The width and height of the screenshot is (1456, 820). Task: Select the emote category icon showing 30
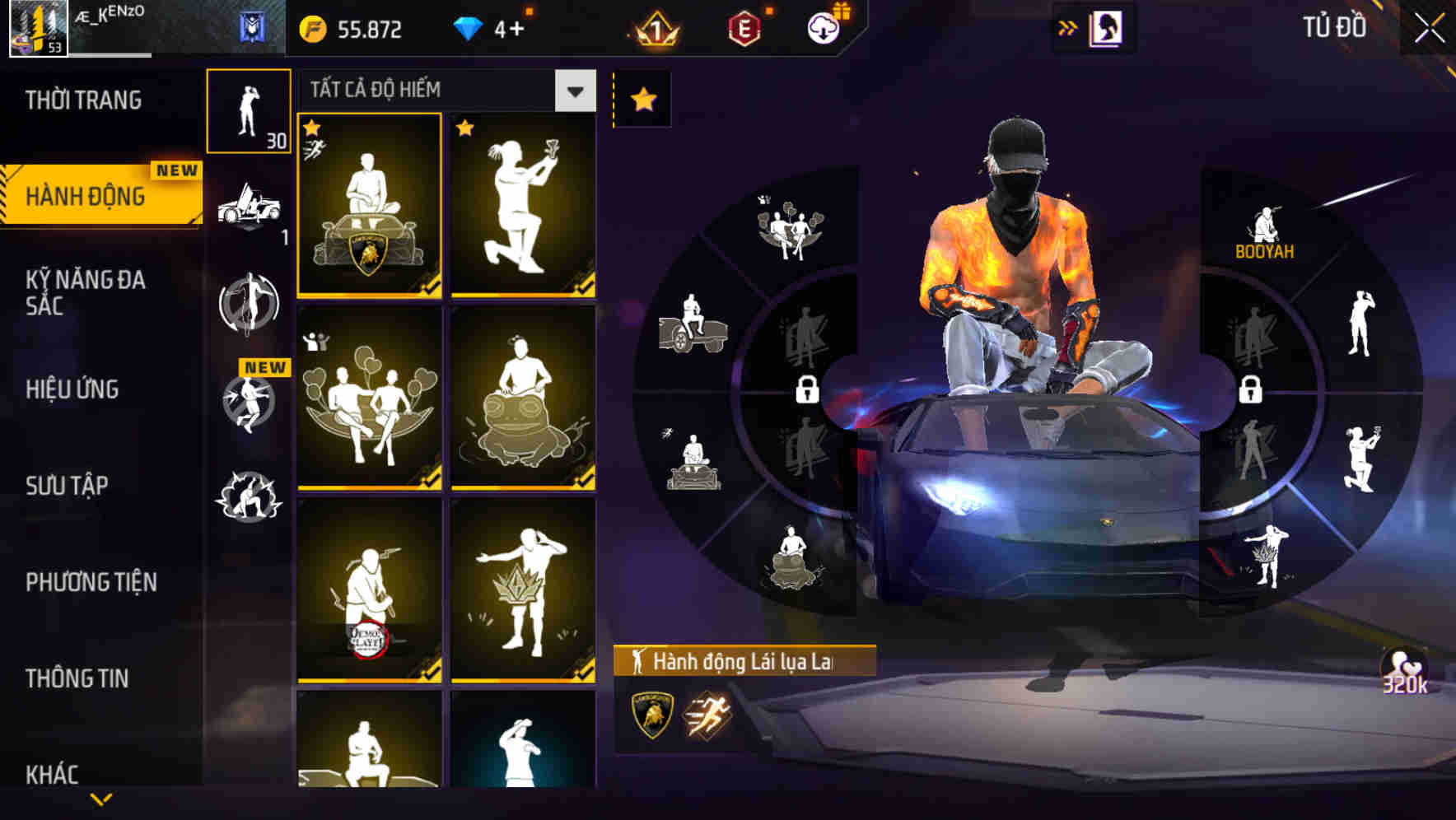(x=250, y=113)
